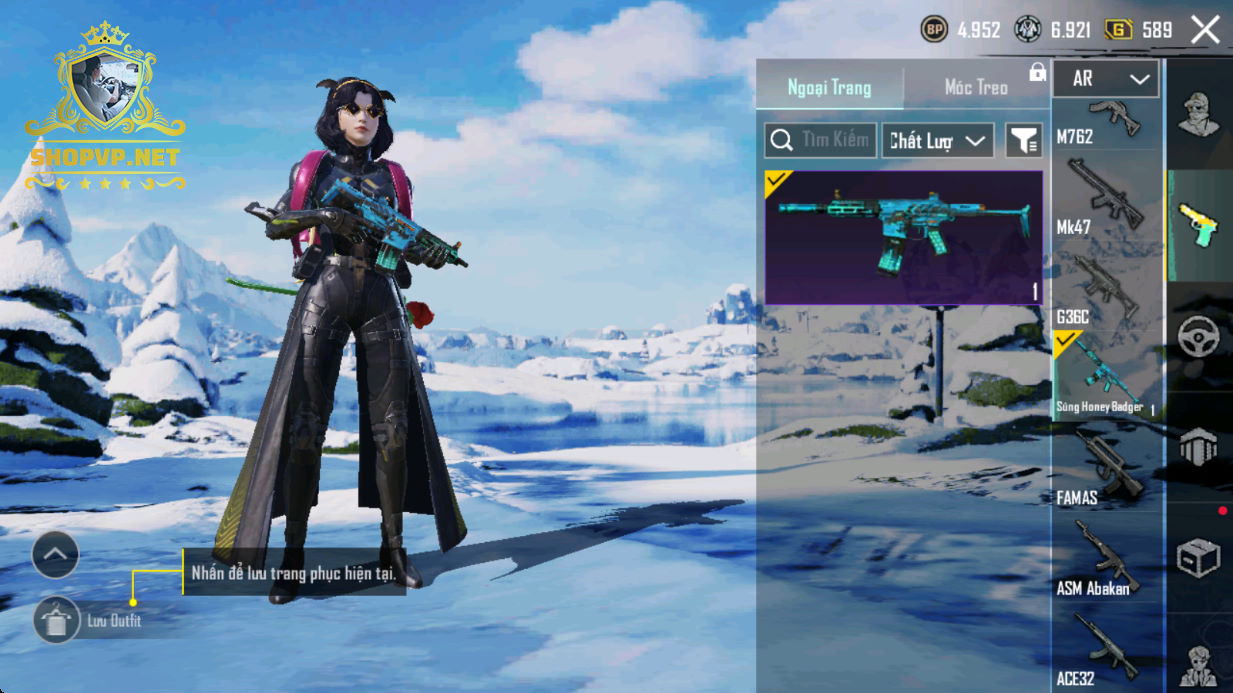Open the Móc Treo tab
The image size is (1233, 693).
point(976,88)
